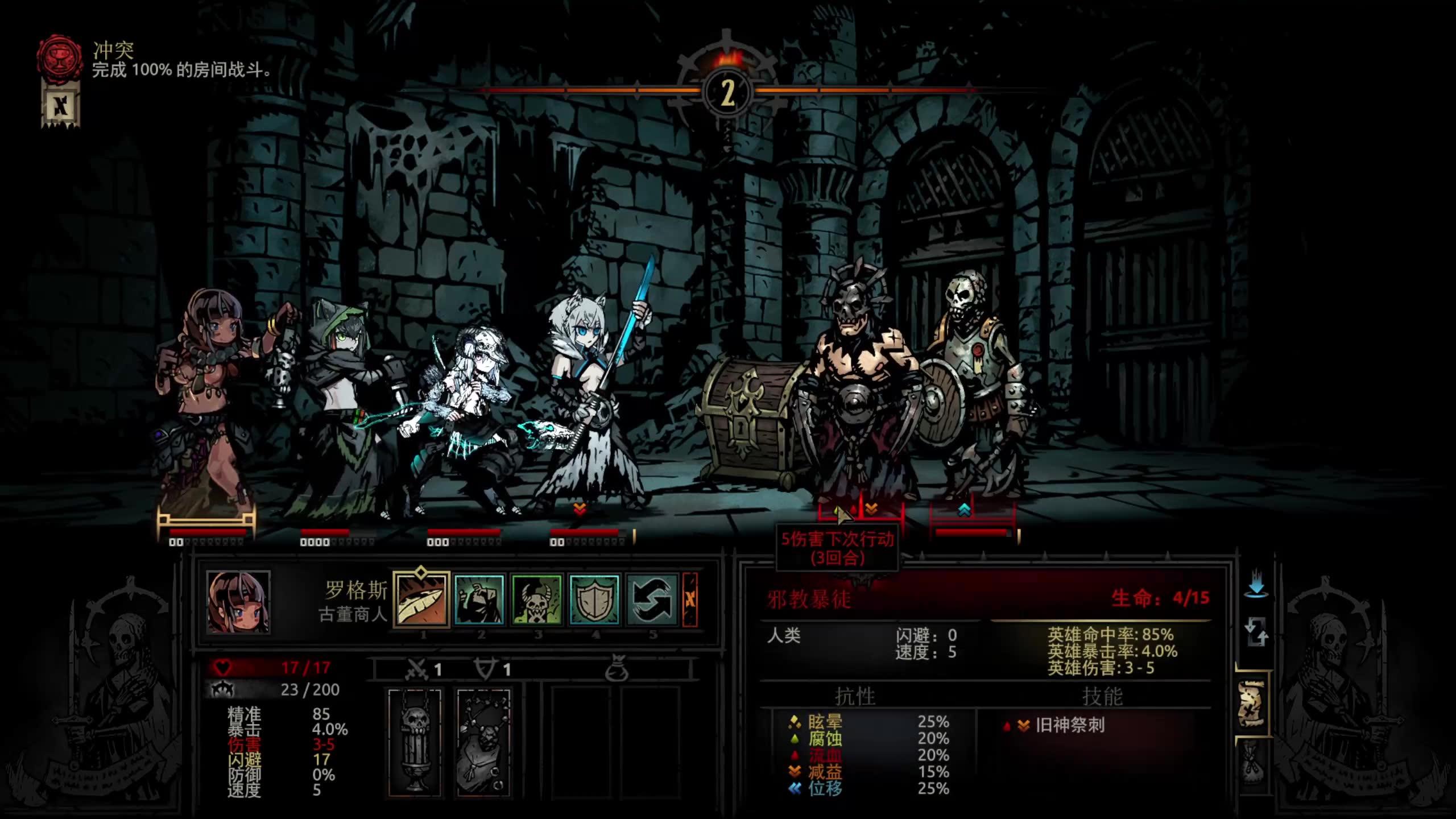Activate the horned skull green skill

537,599
